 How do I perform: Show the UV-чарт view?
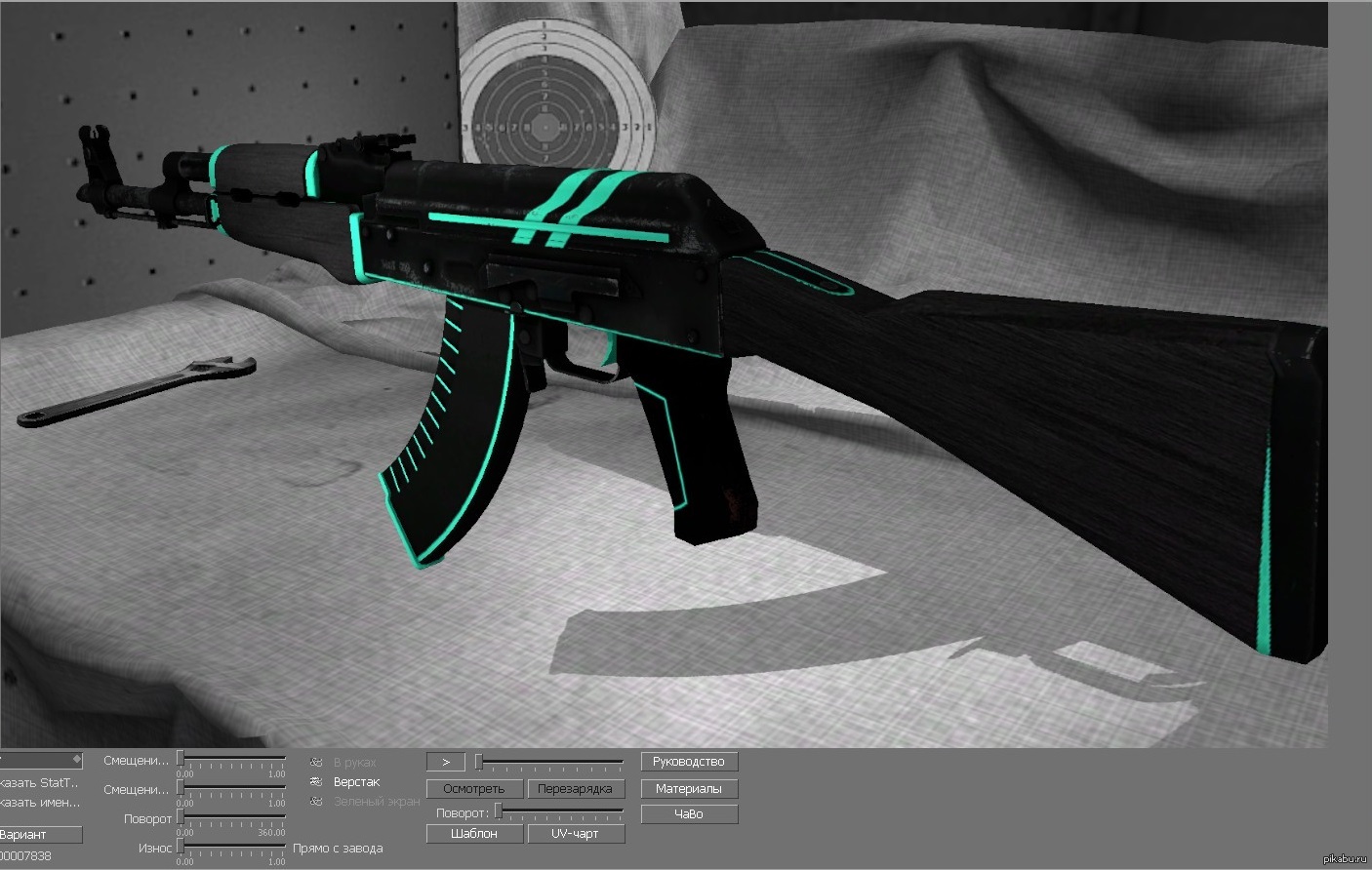click(575, 834)
